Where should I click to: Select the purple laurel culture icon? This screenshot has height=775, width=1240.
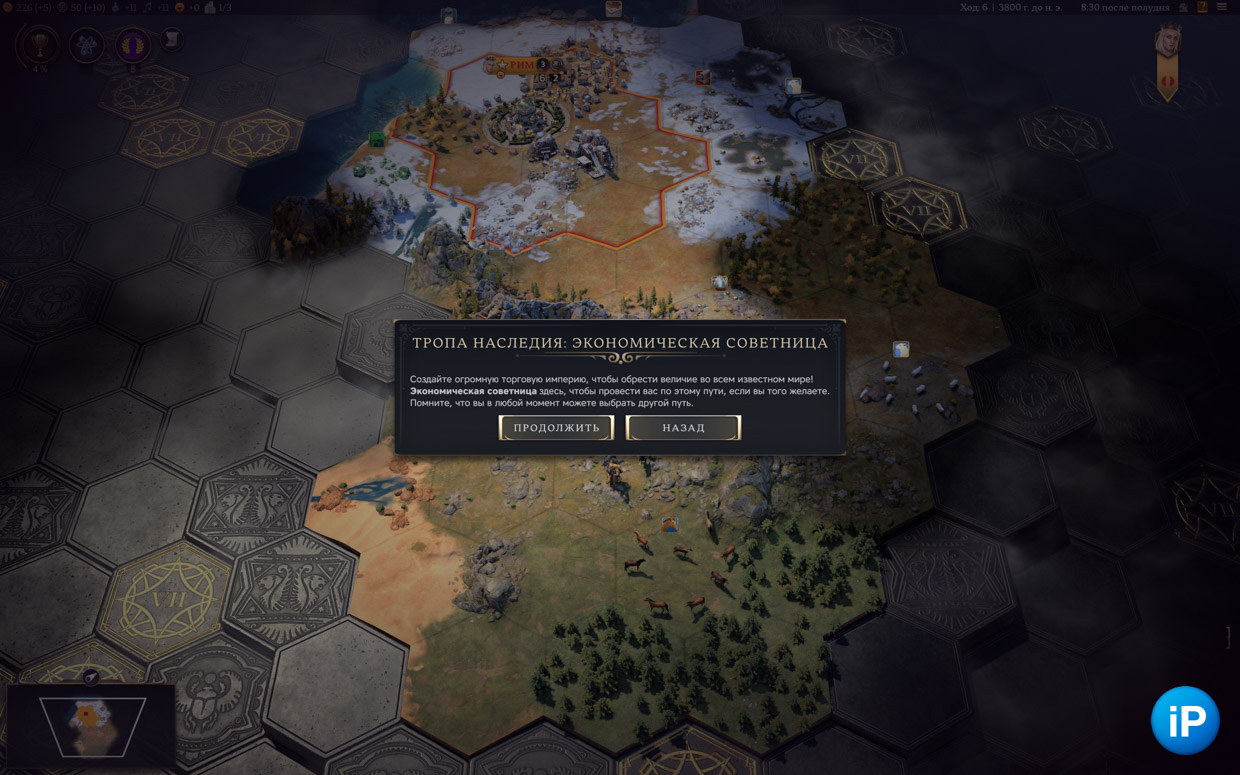pyautogui.click(x=132, y=45)
